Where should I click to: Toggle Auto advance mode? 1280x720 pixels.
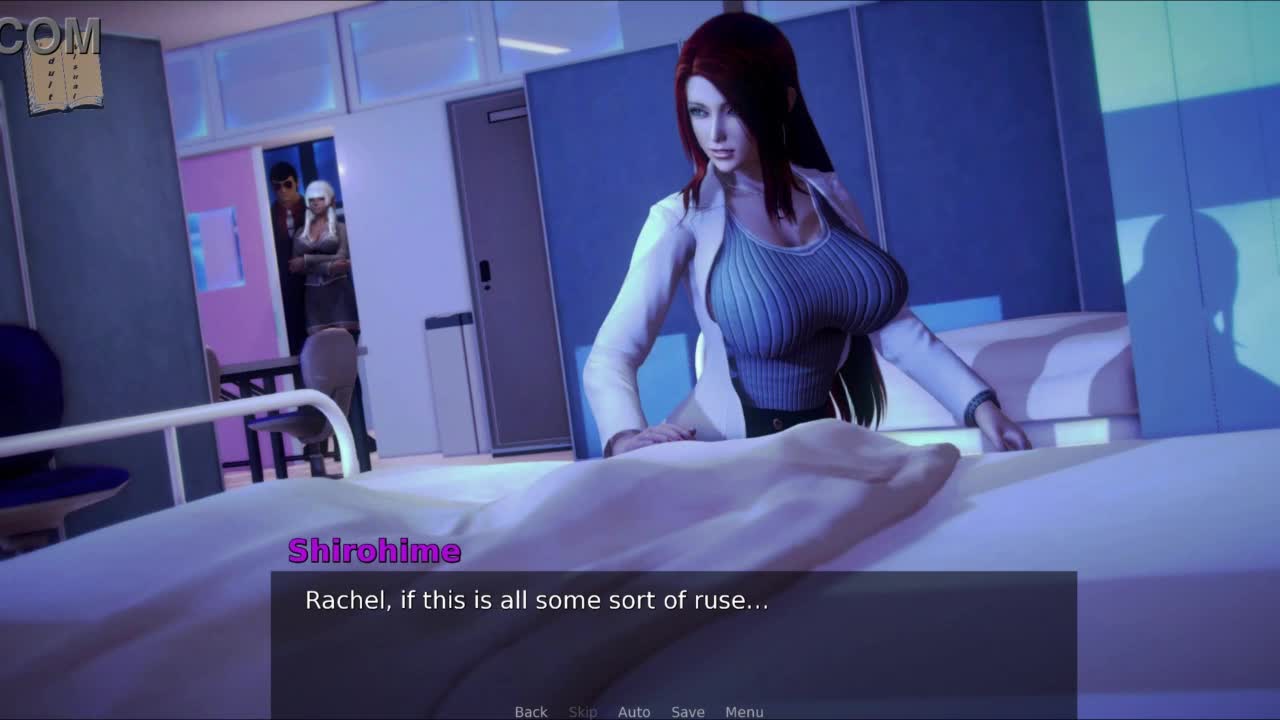634,712
